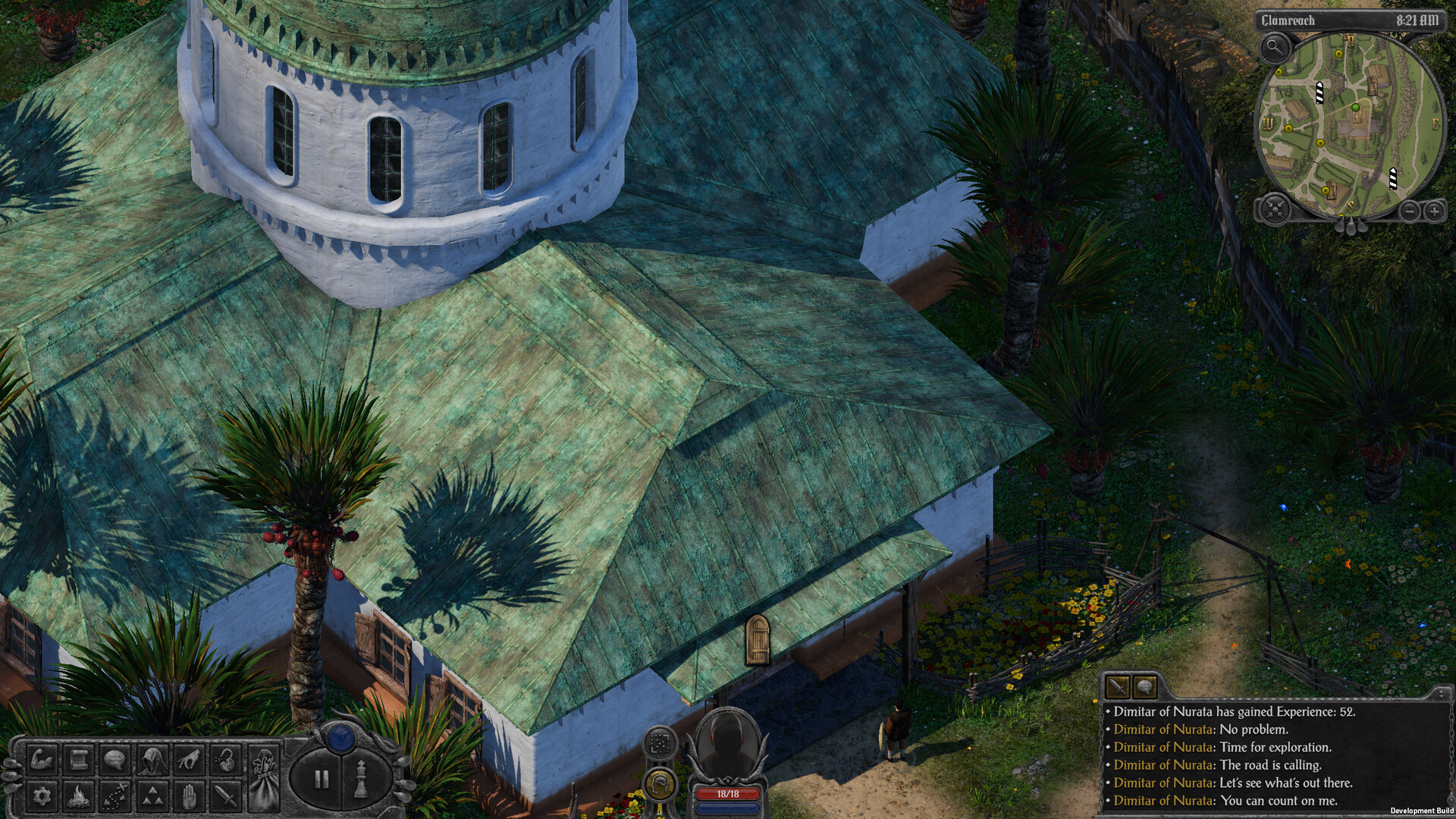
Task: Open the inventory sack
Action: pos(263,777)
